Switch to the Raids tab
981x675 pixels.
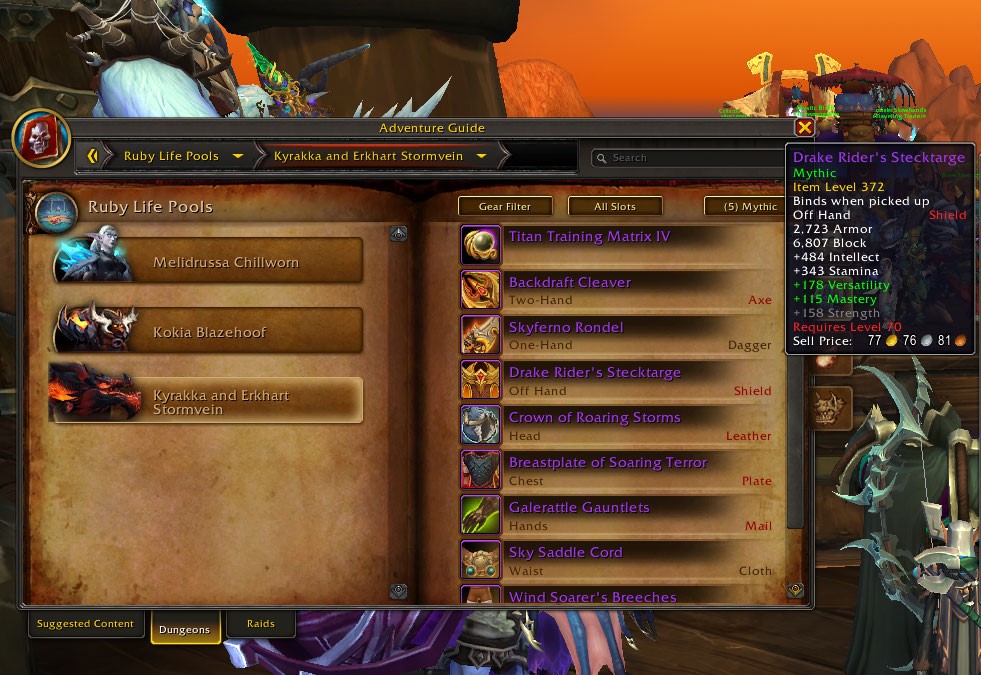point(259,624)
